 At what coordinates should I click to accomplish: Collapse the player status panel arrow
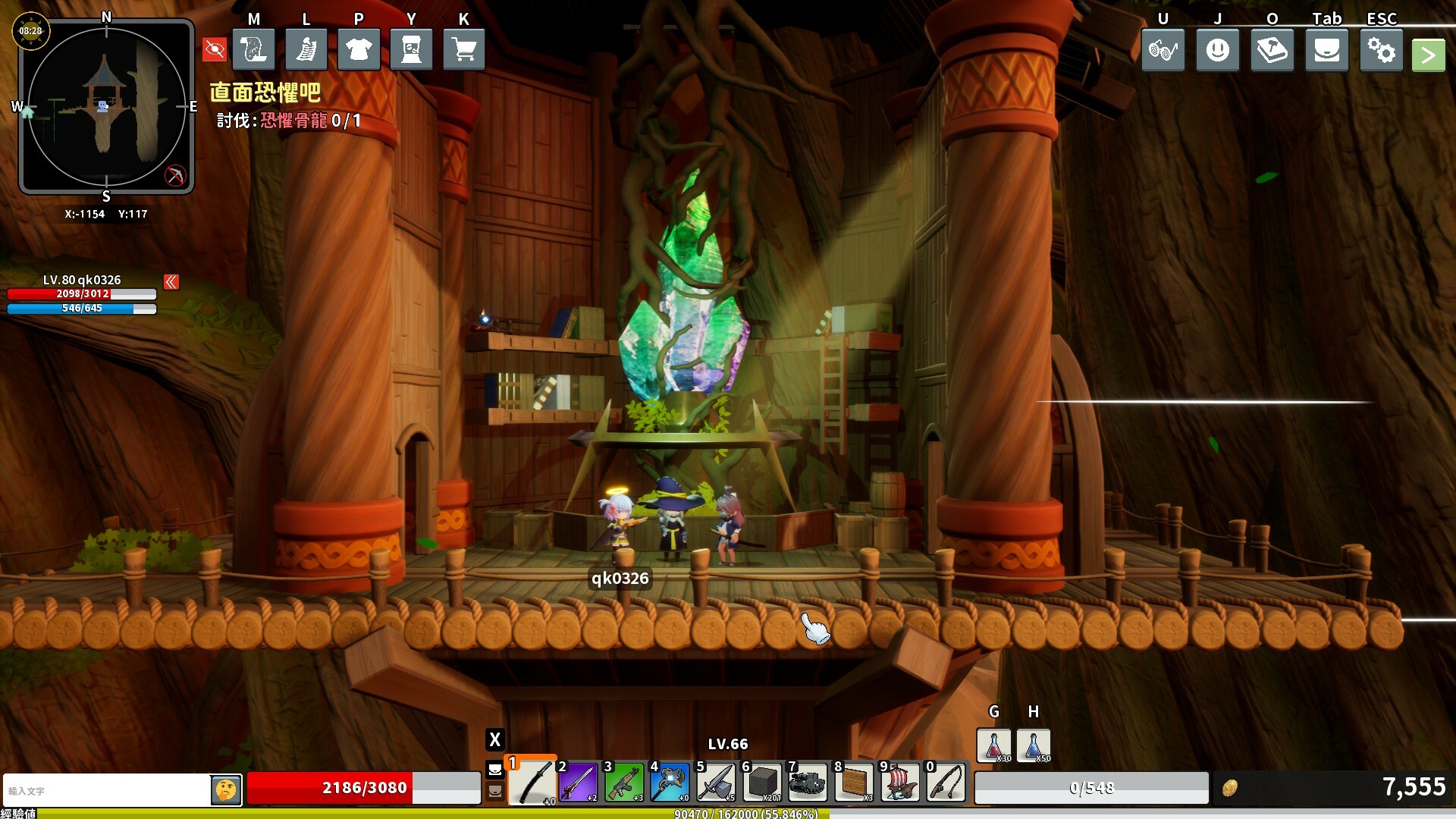click(x=171, y=282)
